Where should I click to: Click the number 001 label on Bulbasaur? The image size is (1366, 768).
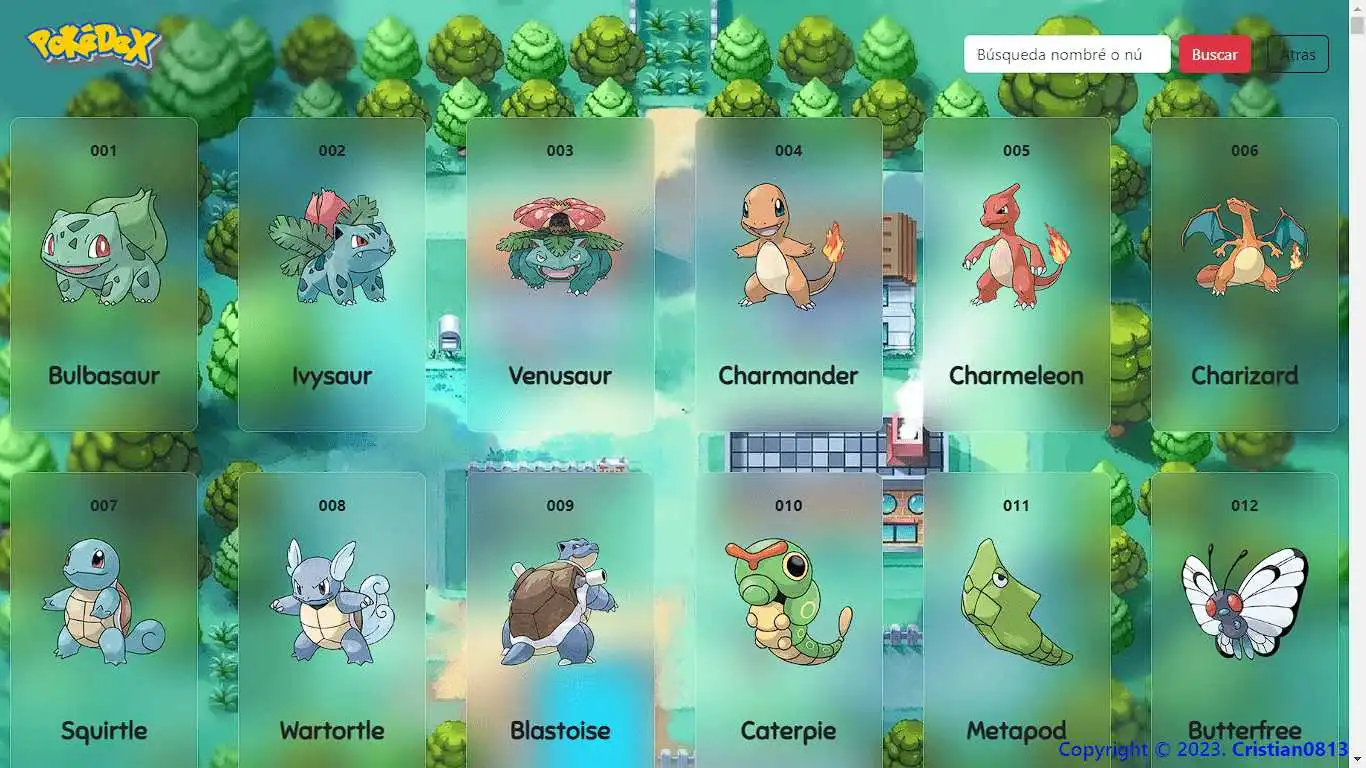pyautogui.click(x=104, y=151)
